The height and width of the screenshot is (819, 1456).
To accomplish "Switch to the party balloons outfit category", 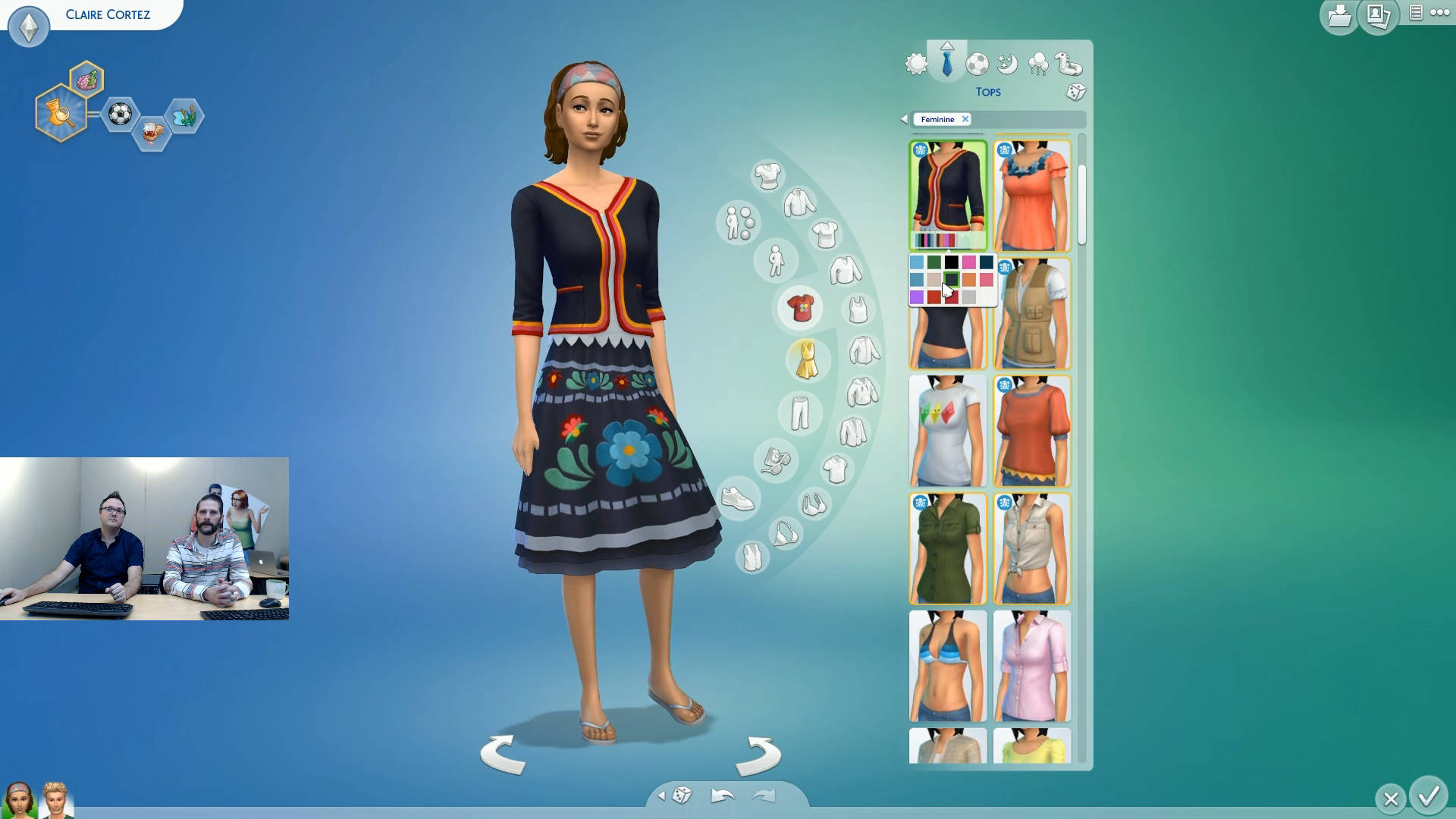I will tap(1037, 64).
